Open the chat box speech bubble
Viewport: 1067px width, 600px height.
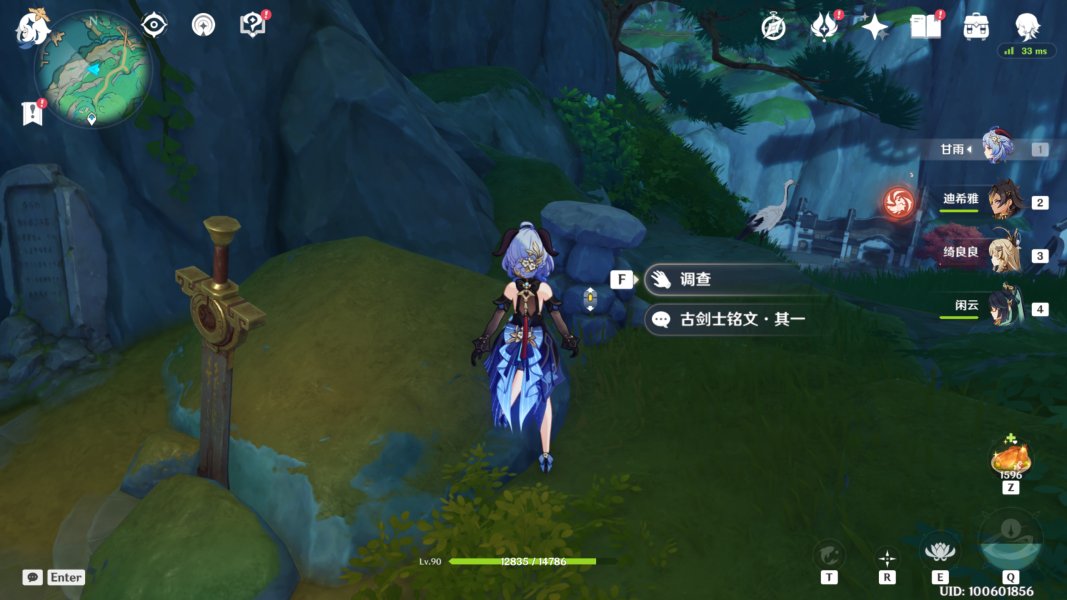(x=32, y=577)
